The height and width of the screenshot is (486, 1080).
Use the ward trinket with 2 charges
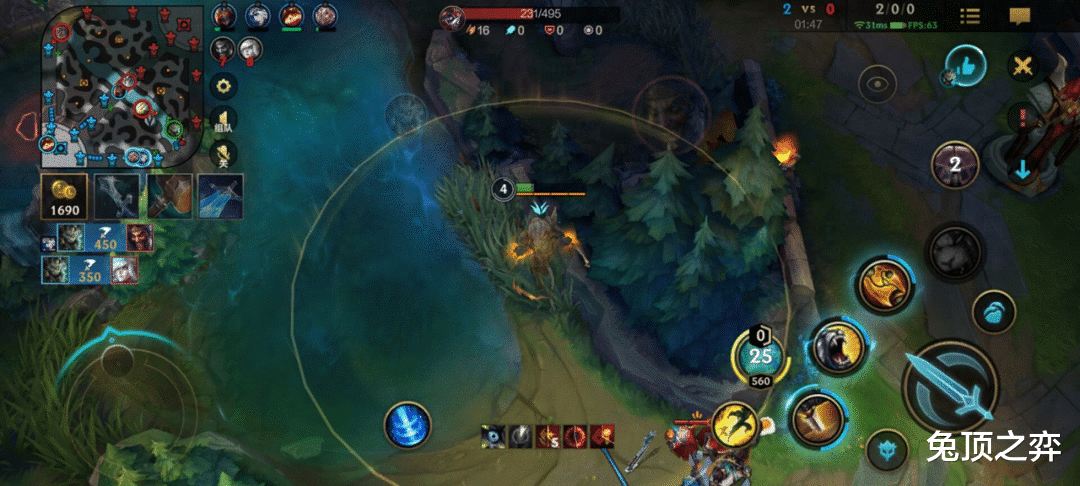(955, 165)
